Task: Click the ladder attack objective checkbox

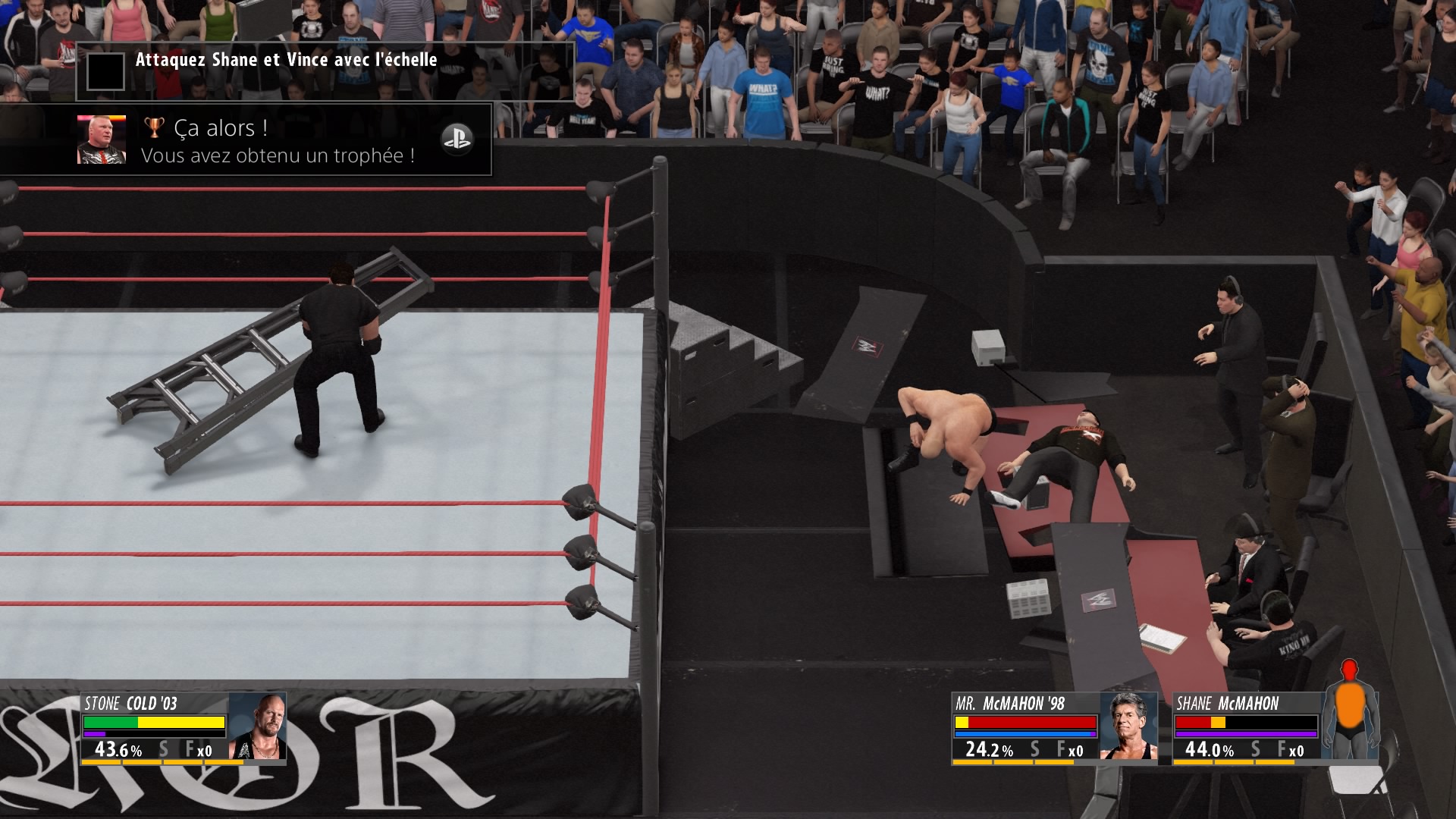Action: (105, 72)
